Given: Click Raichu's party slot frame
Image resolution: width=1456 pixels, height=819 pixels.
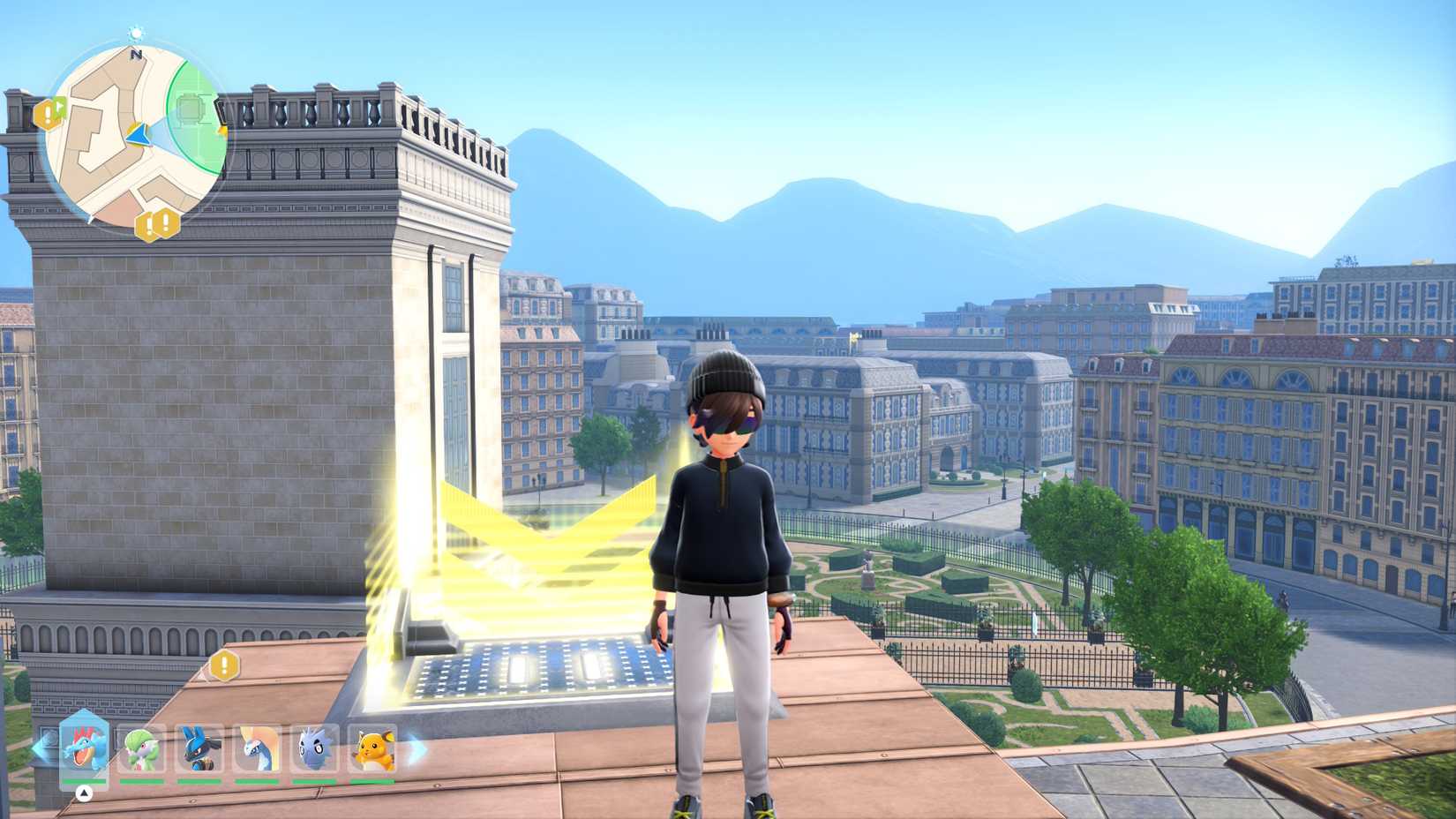Looking at the screenshot, I should pos(373,750).
